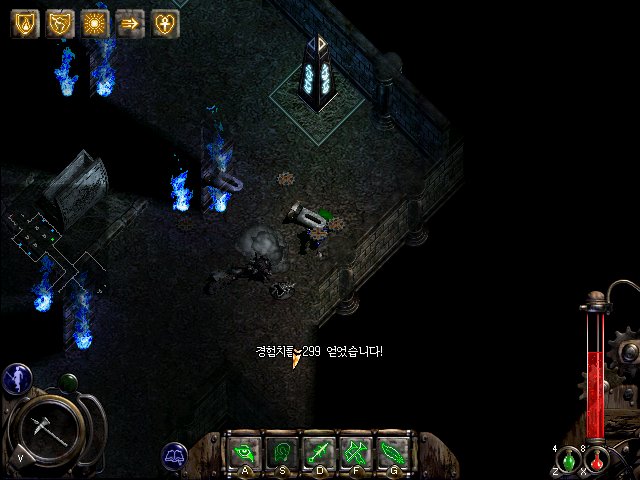Trigger the green hammer skill
The width and height of the screenshot is (640, 480).
[357, 452]
